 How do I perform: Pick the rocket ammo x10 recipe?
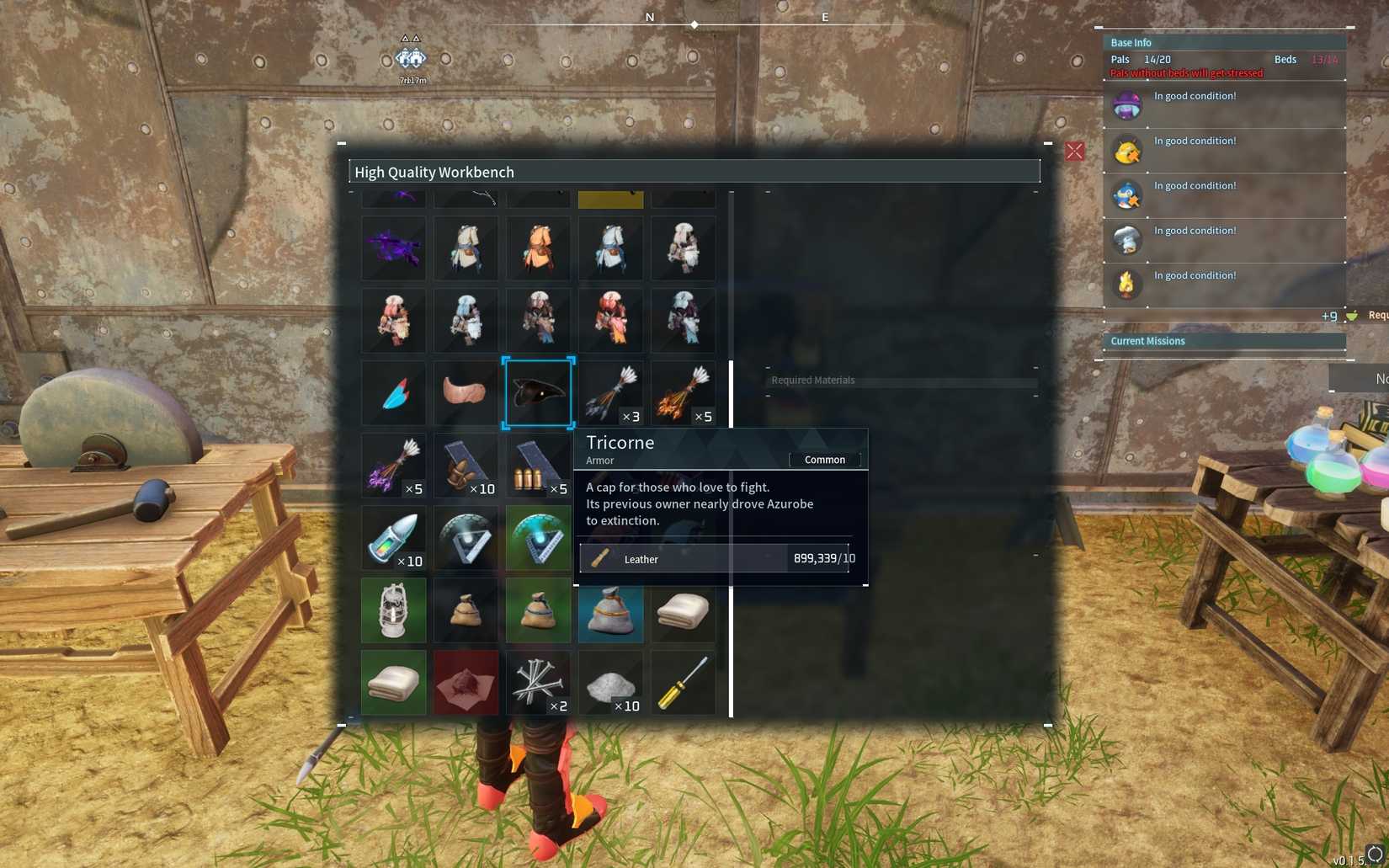393,538
